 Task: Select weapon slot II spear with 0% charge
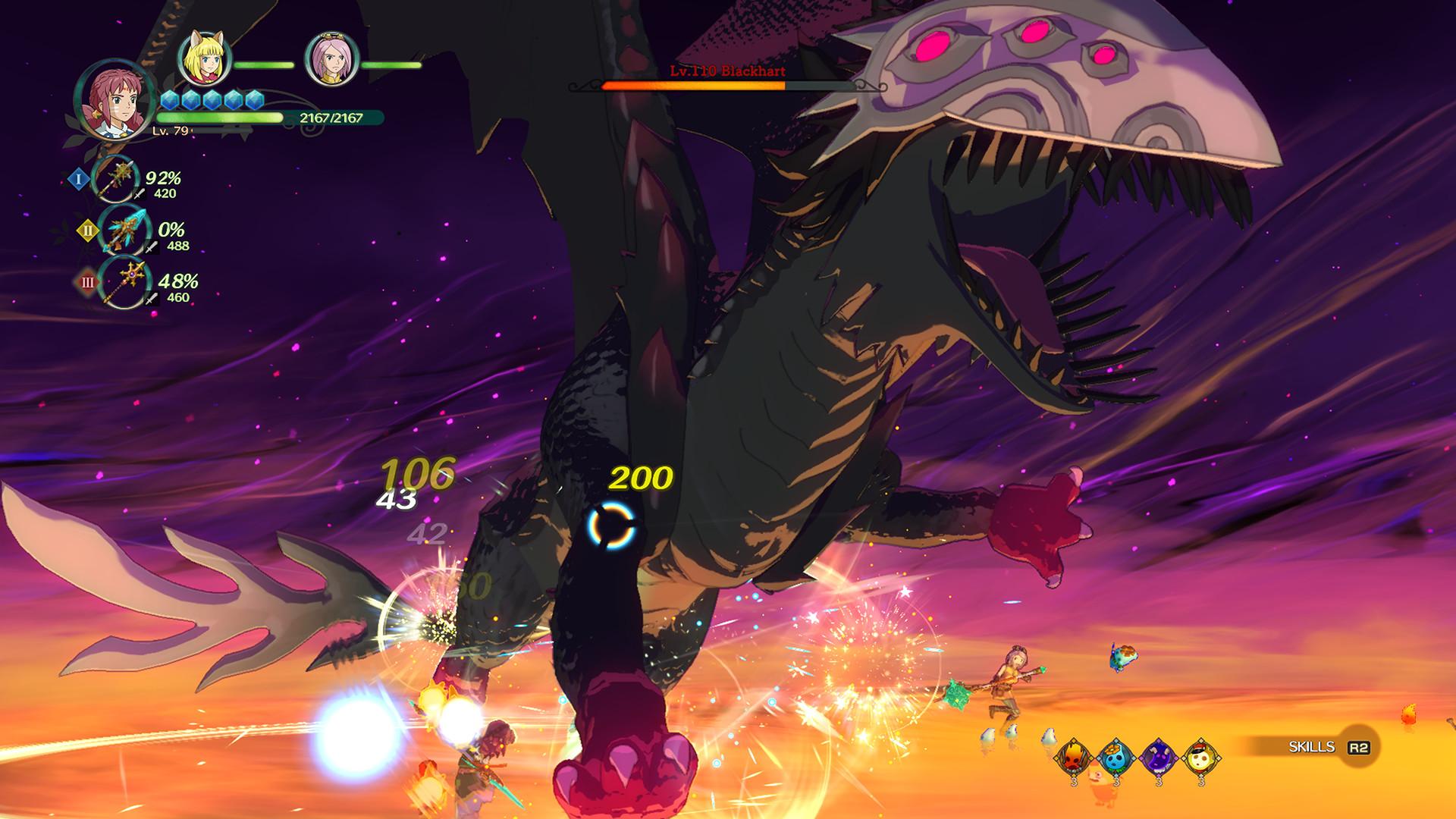click(x=123, y=231)
